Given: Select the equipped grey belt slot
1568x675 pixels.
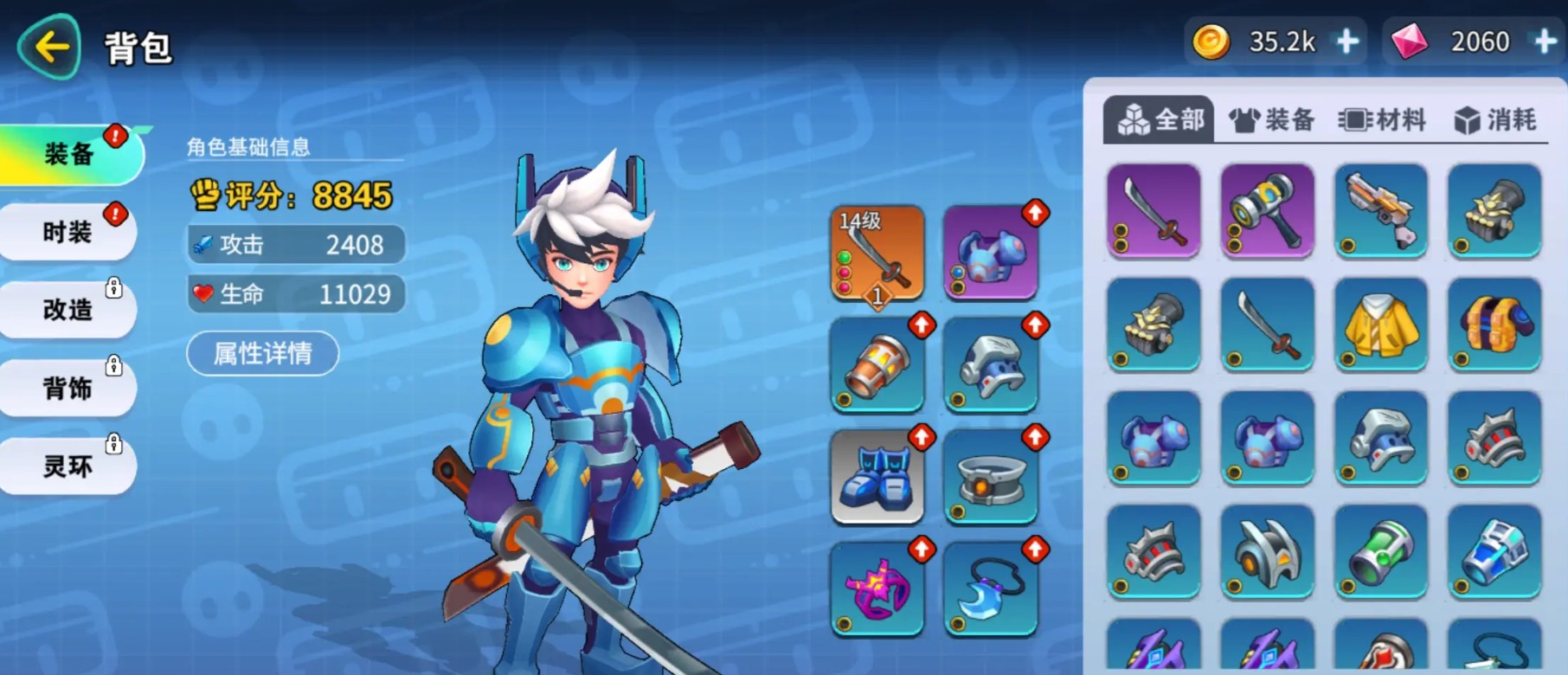Looking at the screenshot, I should click(x=990, y=478).
